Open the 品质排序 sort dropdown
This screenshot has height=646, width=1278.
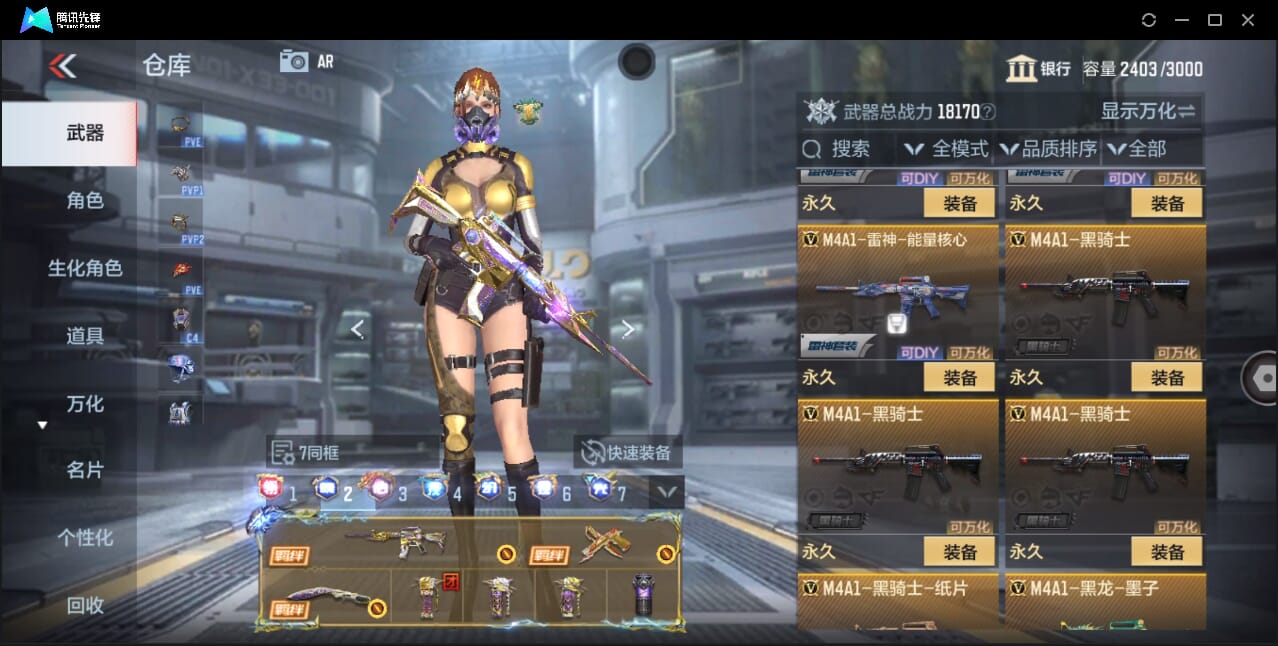(x=1048, y=149)
